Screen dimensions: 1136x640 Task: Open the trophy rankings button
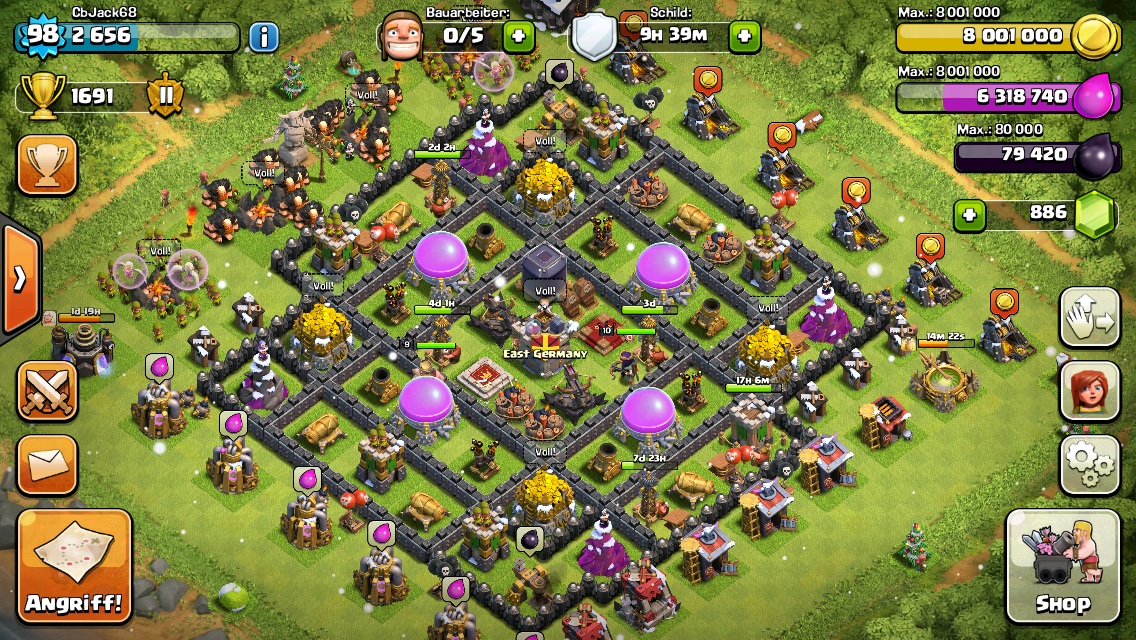click(47, 165)
